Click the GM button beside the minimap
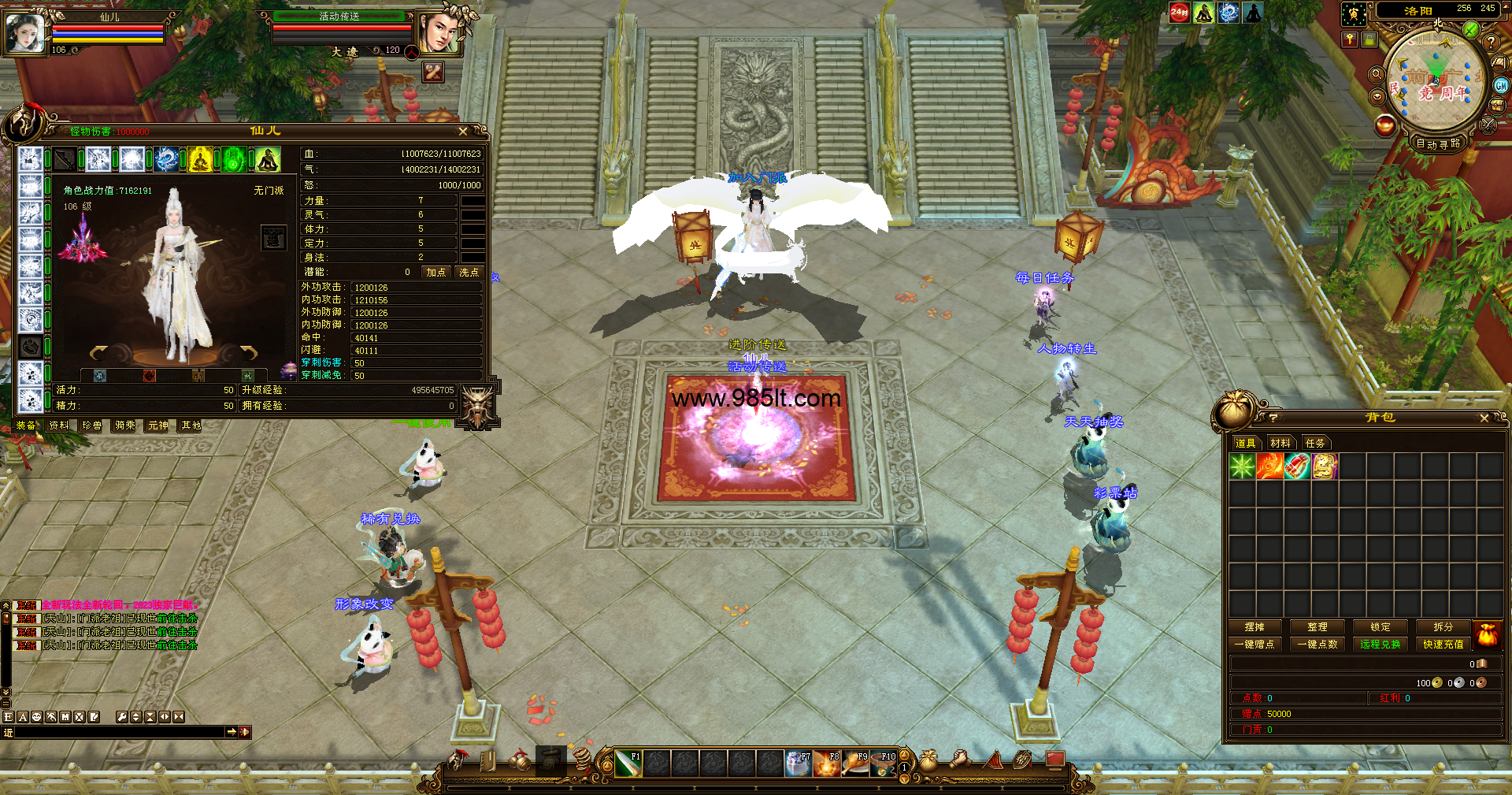This screenshot has height=795, width=1512. tap(1501, 85)
